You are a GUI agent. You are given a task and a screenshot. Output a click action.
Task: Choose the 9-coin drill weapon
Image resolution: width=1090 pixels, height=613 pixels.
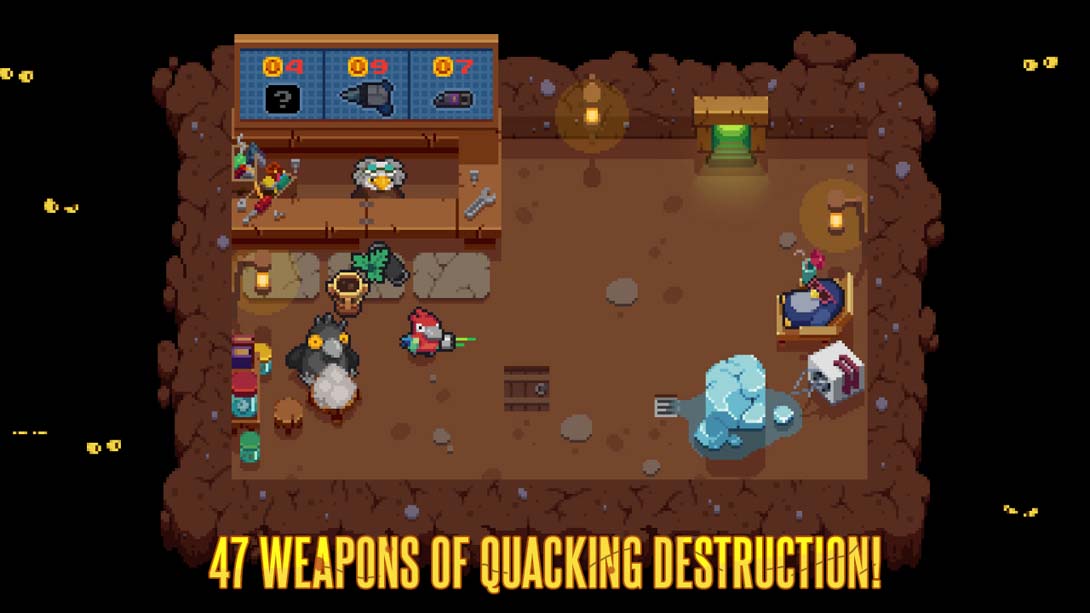click(367, 96)
